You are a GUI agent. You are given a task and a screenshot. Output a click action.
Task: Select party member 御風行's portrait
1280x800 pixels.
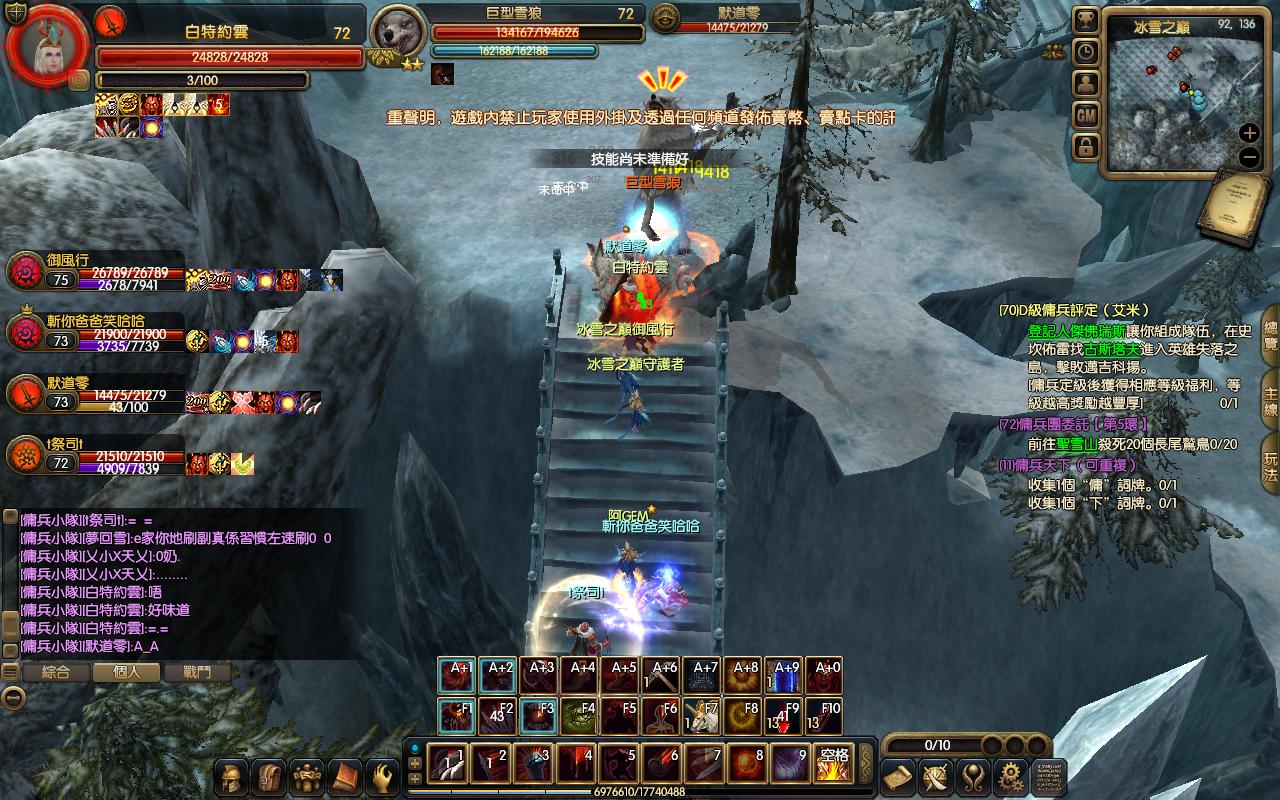pyautogui.click(x=24, y=271)
